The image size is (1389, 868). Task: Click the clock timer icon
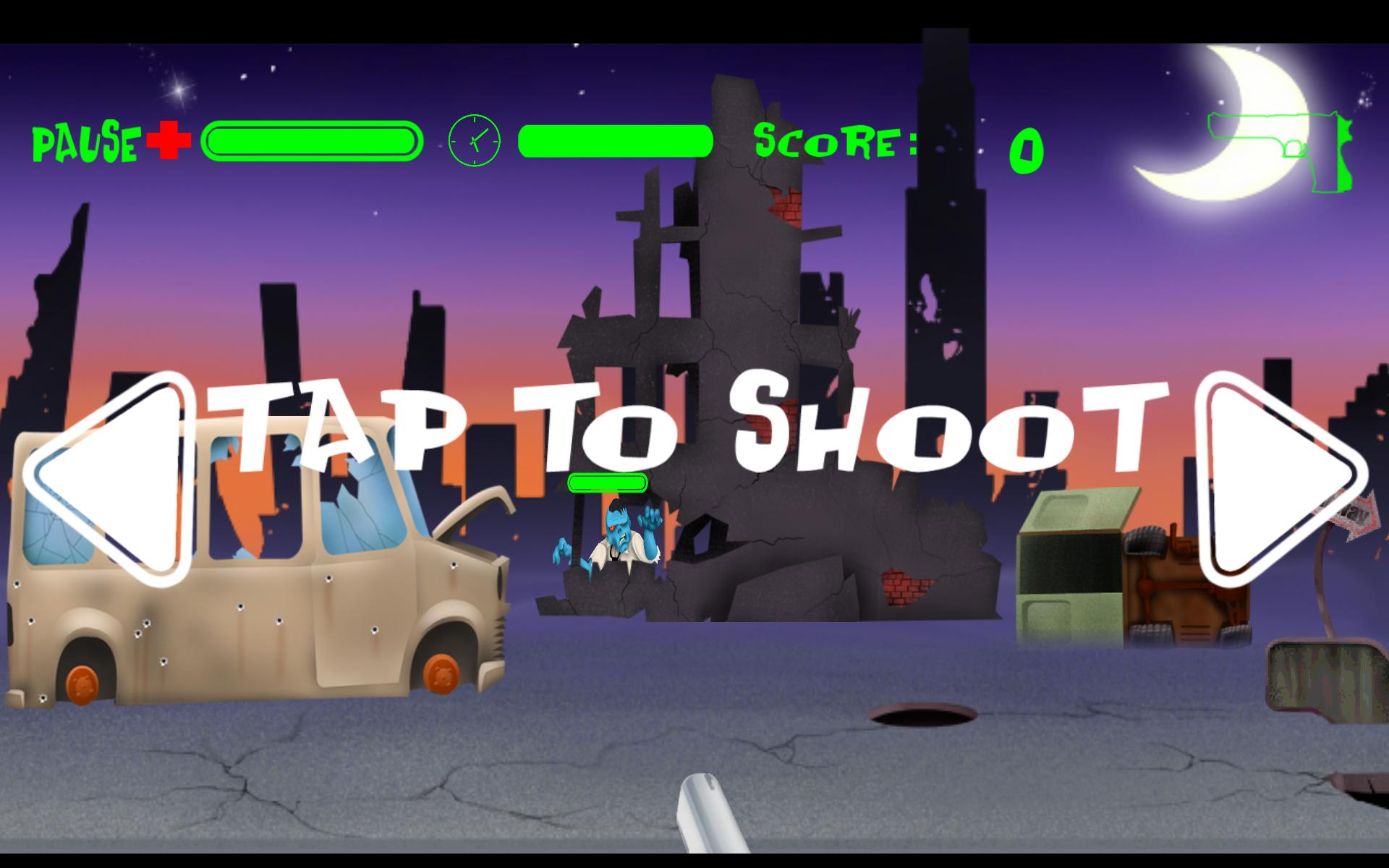(474, 141)
